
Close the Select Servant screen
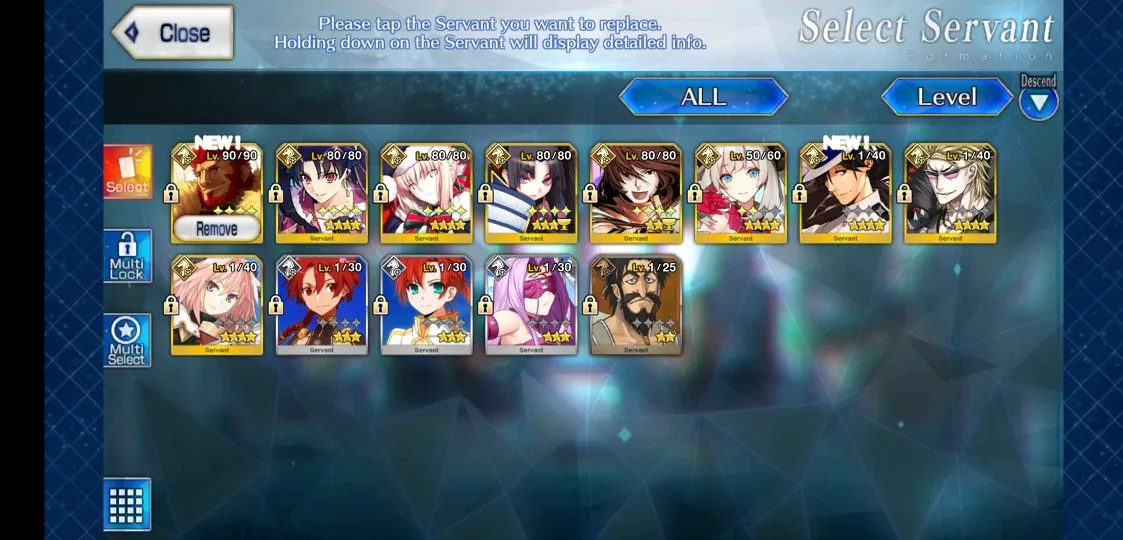click(173, 33)
